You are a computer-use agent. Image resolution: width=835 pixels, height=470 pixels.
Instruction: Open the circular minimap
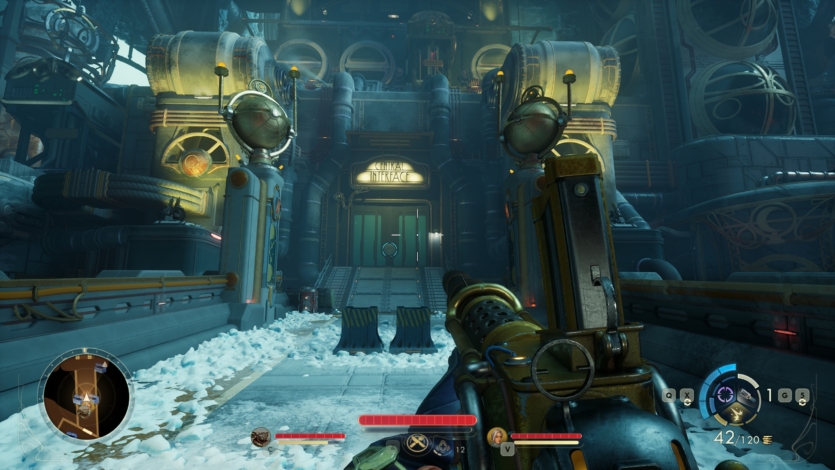pos(85,393)
